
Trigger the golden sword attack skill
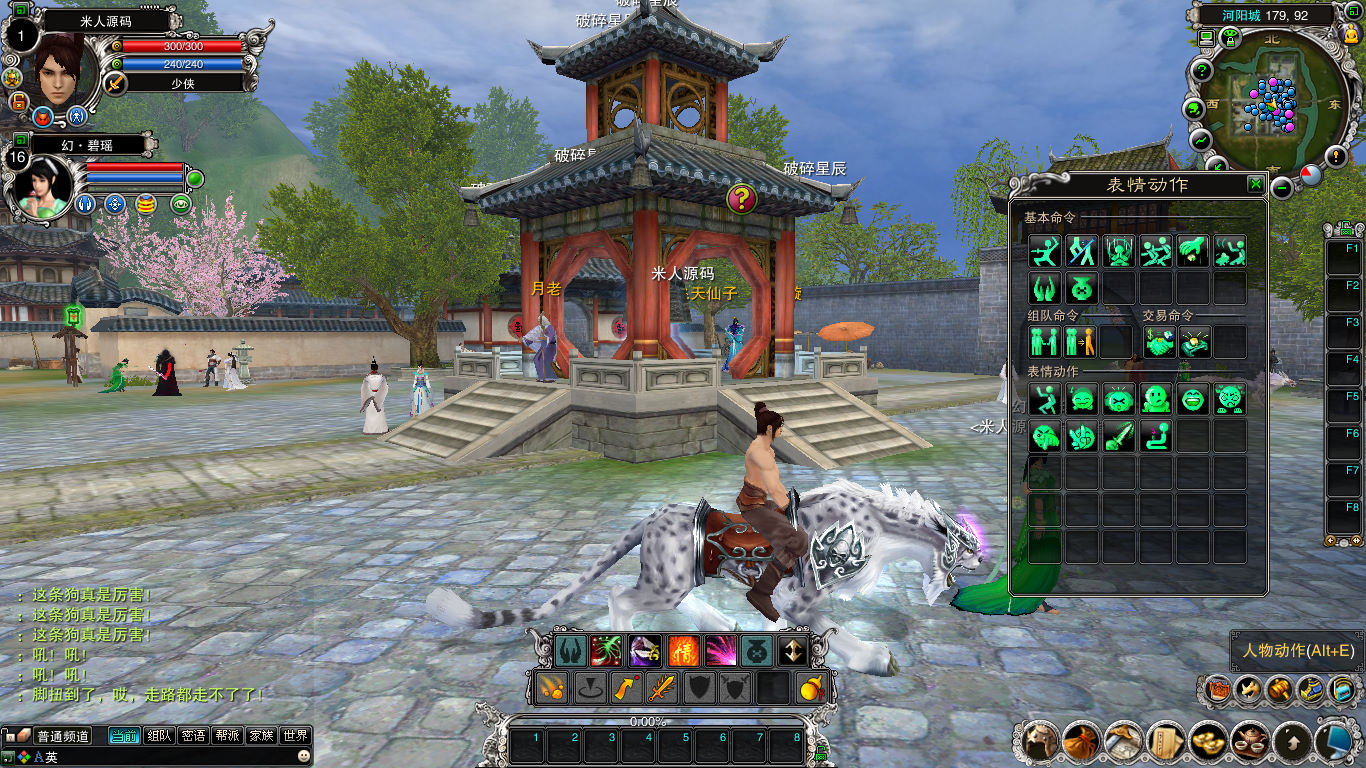pyautogui.click(x=662, y=688)
